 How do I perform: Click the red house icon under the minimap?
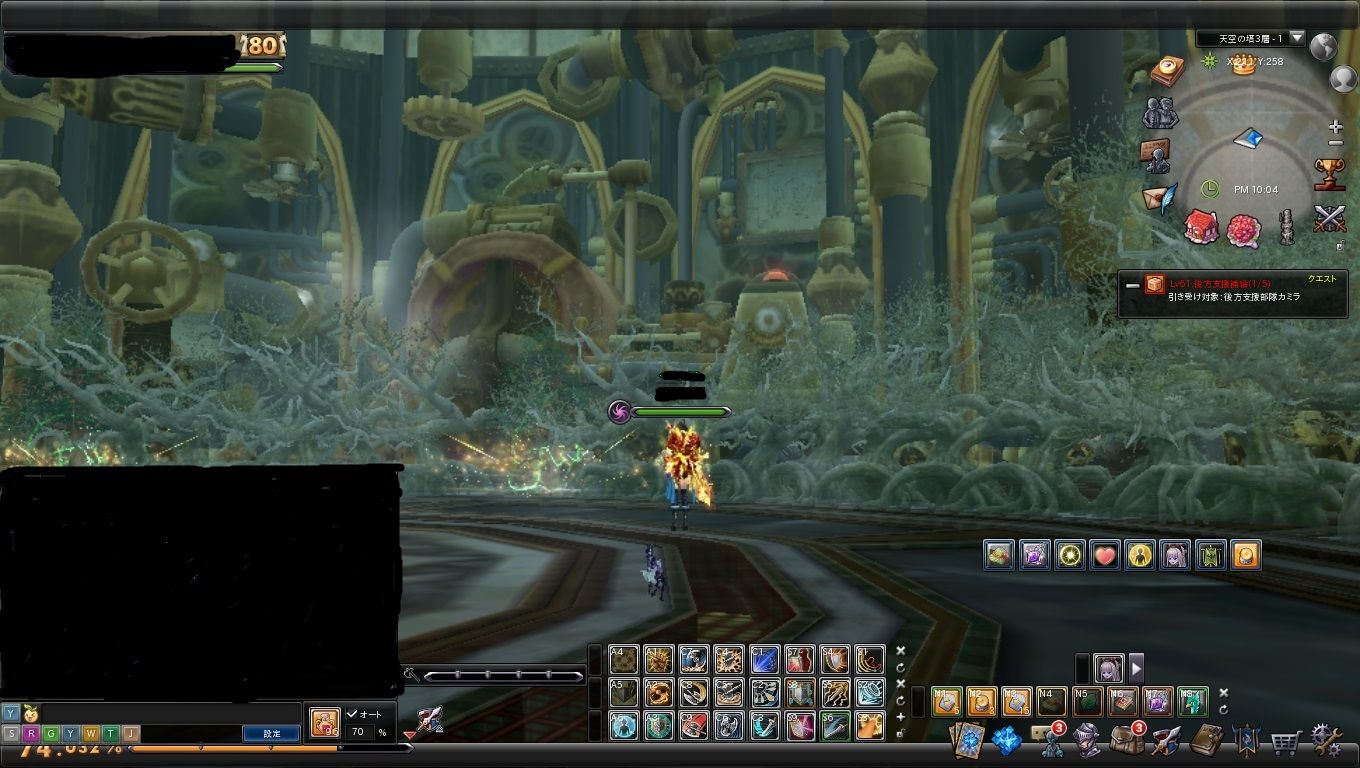coord(1201,227)
